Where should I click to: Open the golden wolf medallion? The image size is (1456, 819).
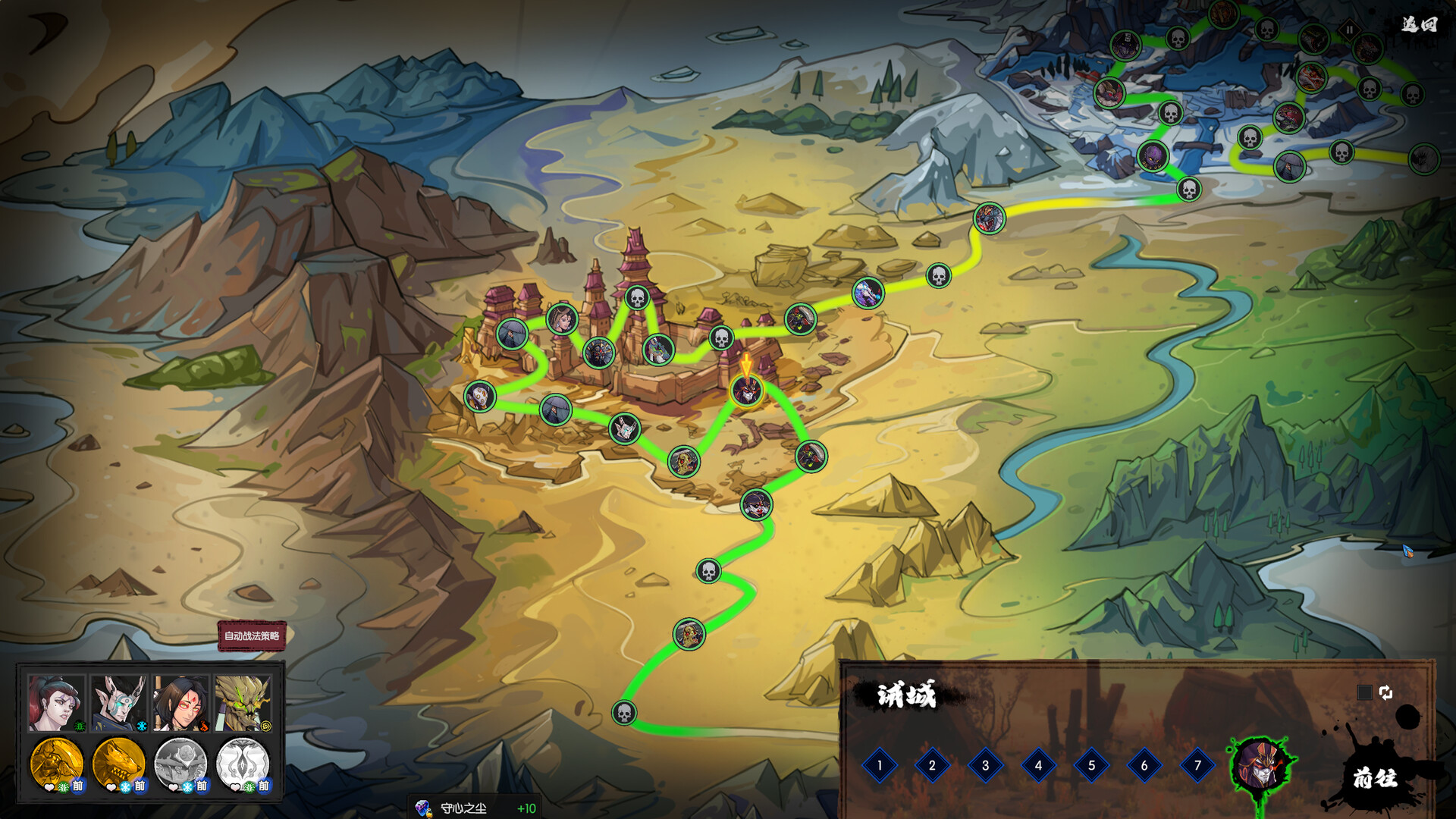pyautogui.click(x=118, y=763)
